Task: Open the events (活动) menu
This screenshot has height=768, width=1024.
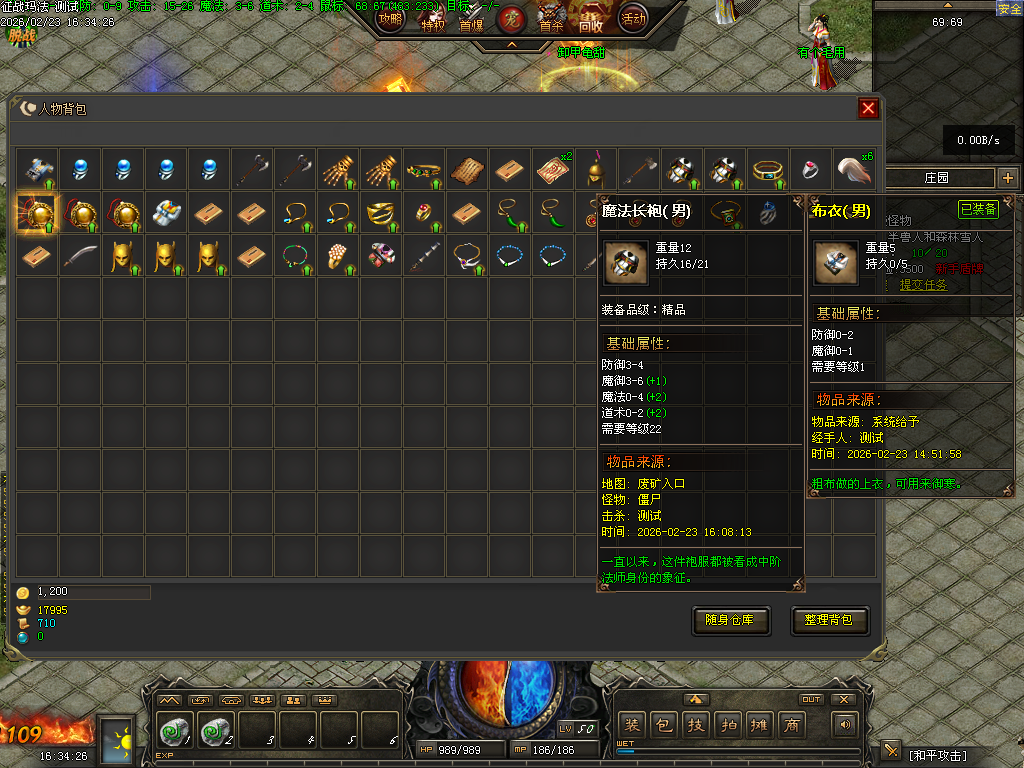Action: point(632,18)
